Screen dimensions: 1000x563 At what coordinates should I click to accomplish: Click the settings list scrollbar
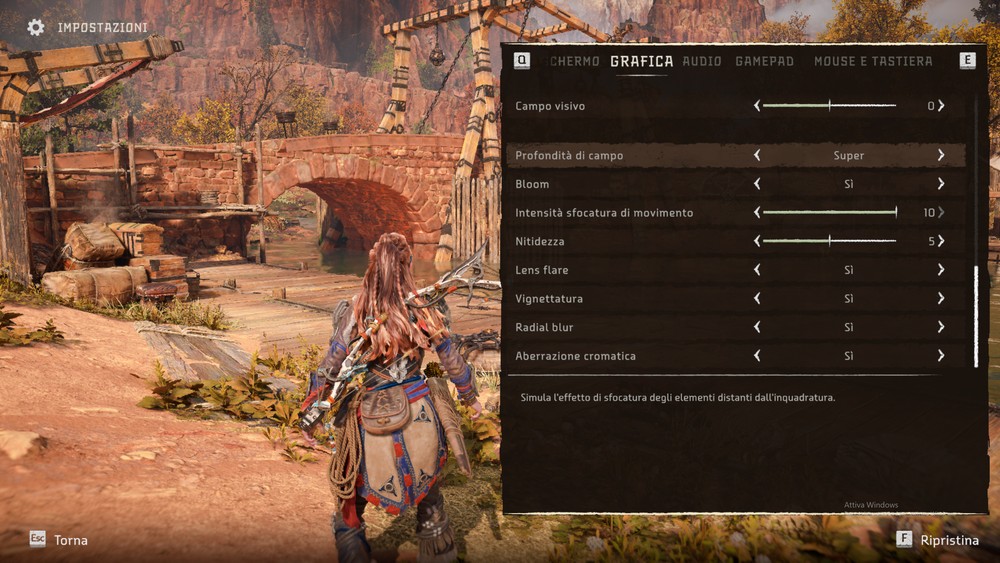[x=976, y=315]
